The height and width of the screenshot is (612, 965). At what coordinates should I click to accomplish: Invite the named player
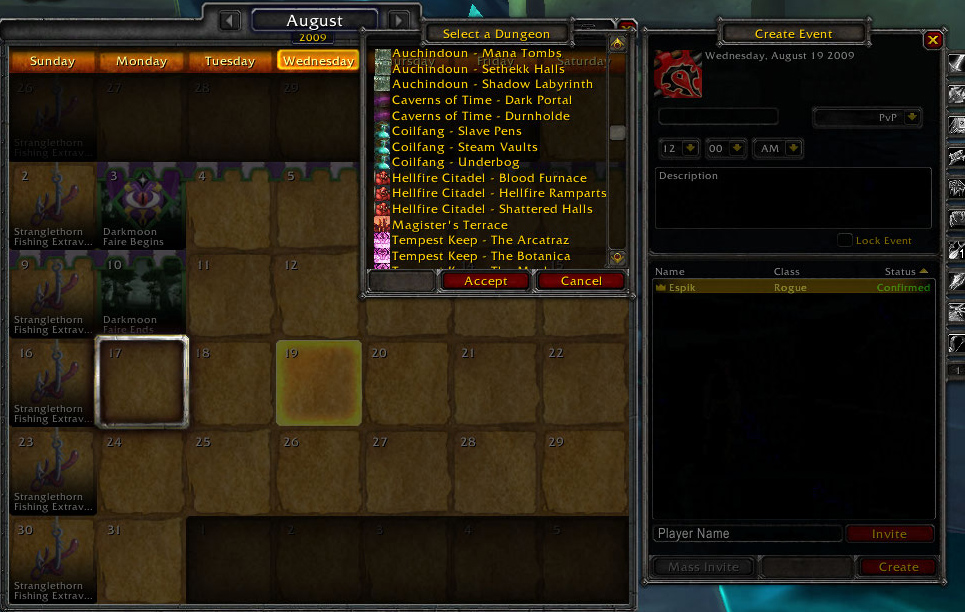pyautogui.click(x=889, y=534)
